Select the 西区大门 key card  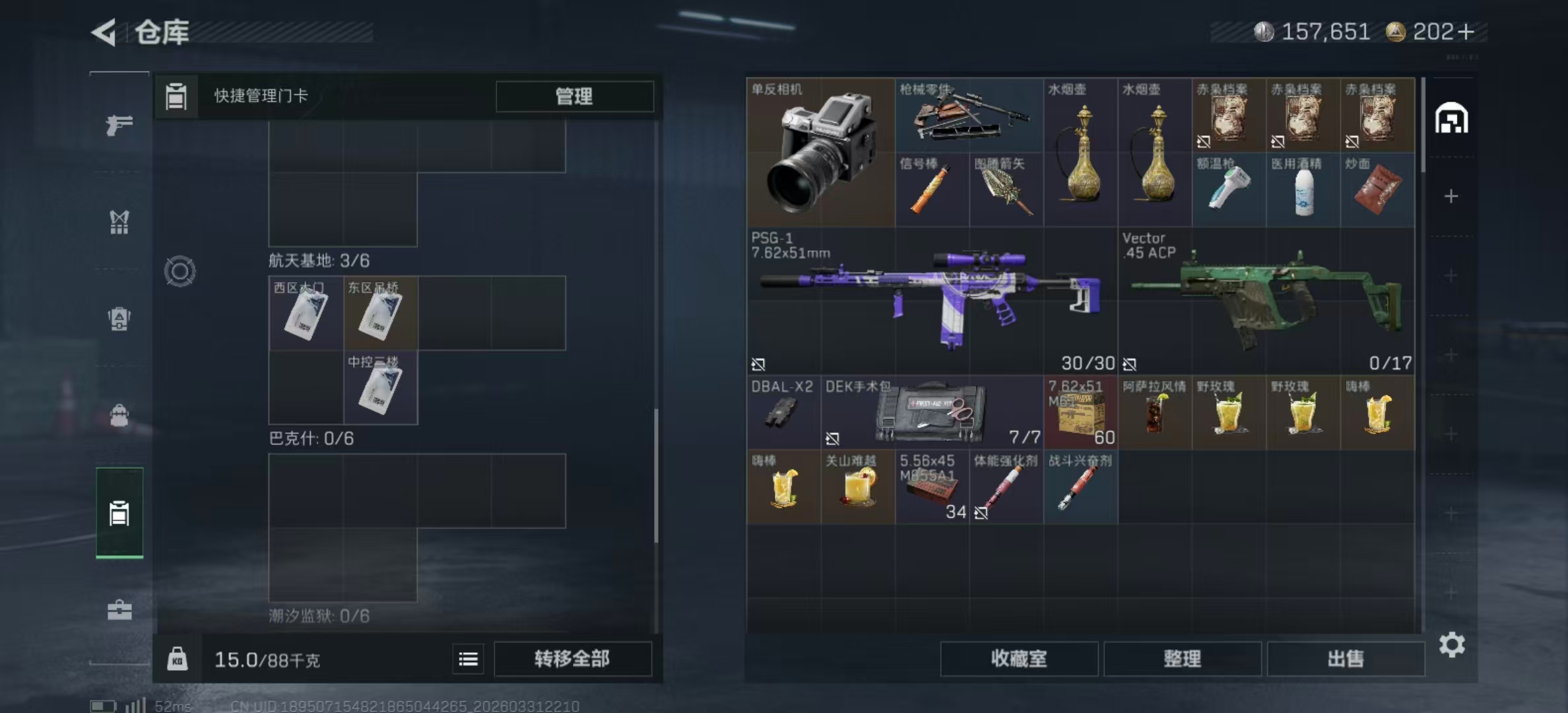click(306, 314)
